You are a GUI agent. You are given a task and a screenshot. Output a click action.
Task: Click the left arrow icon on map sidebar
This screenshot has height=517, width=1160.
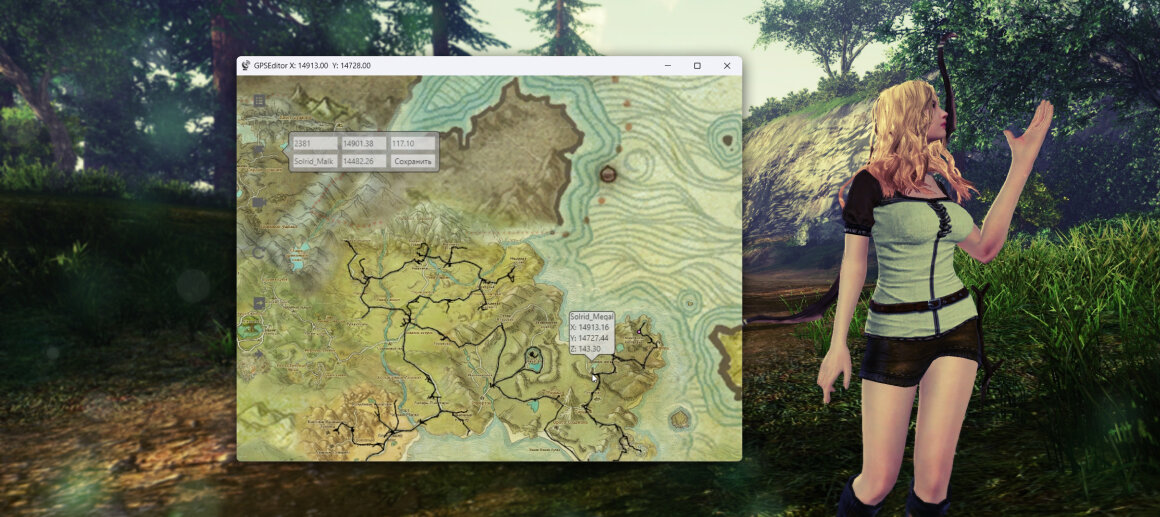coord(260,303)
